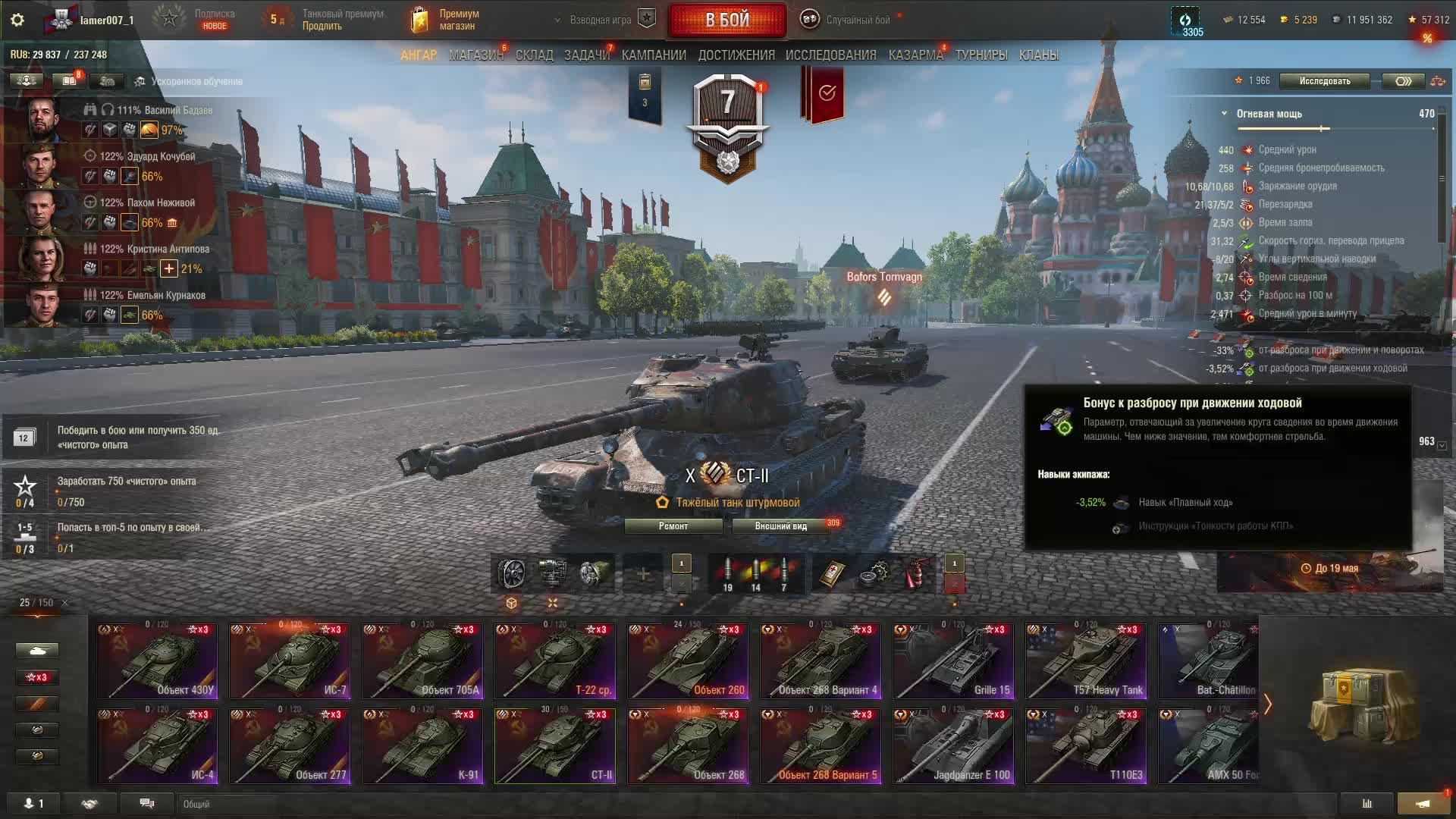Open the Случайный бой mode selector
Screen dimensions: 1456x819
[x=848, y=20]
